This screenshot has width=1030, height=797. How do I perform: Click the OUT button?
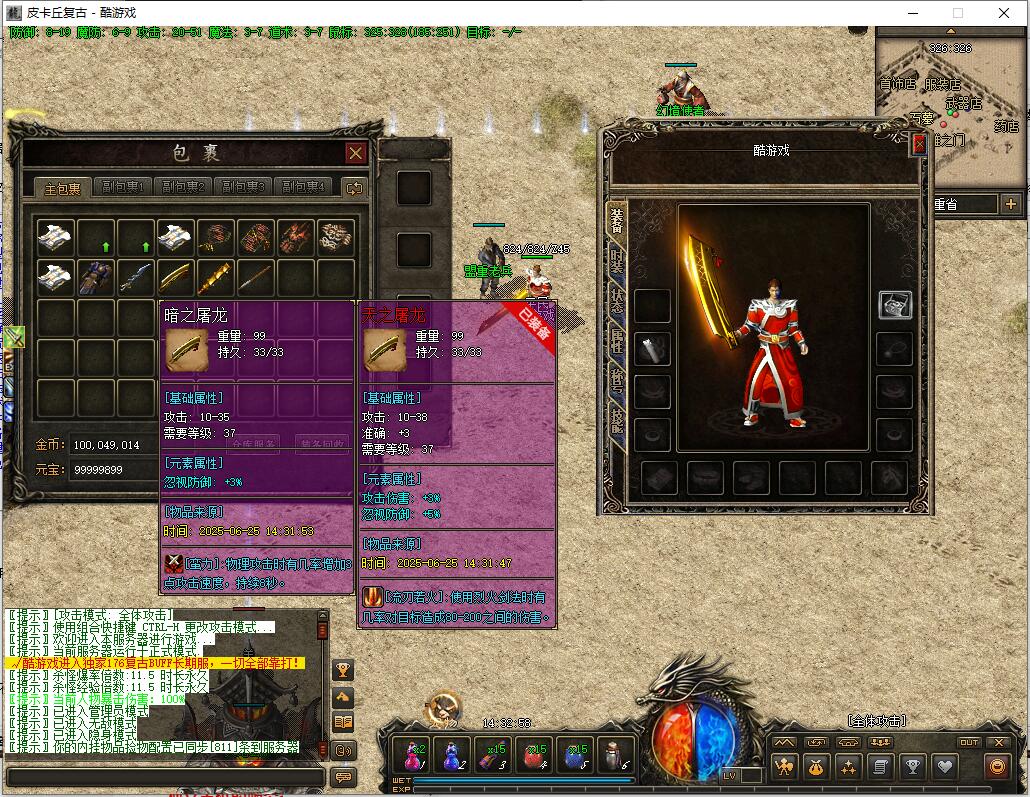click(968, 742)
